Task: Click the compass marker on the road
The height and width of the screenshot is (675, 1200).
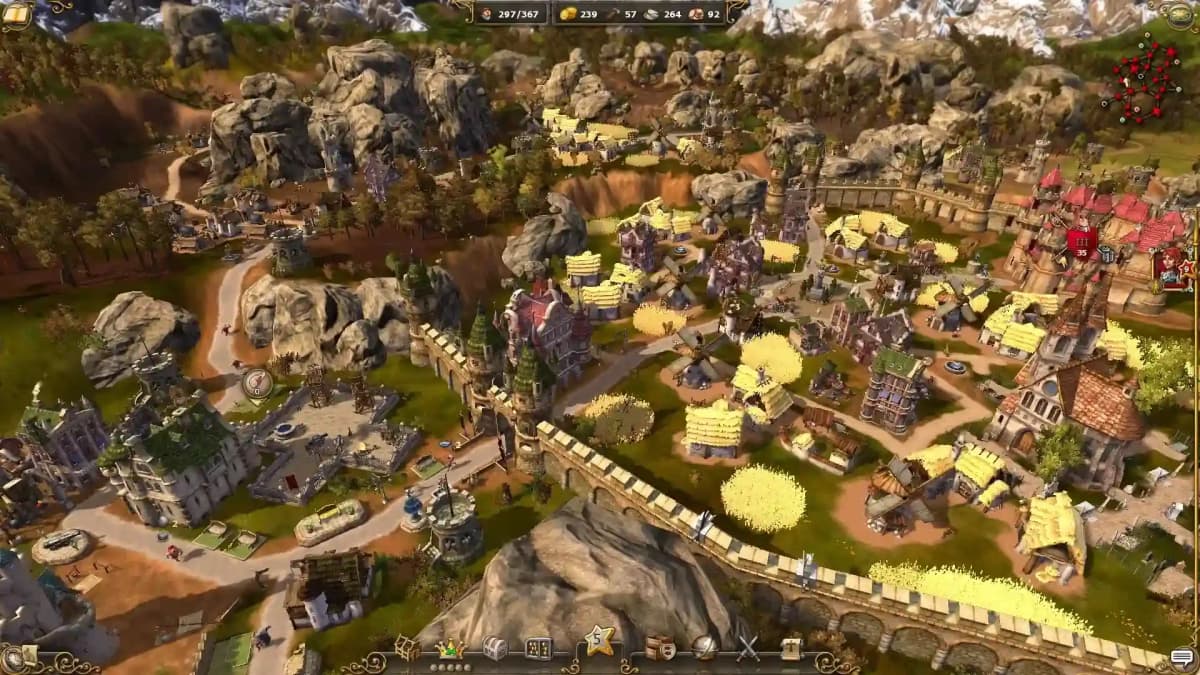Action: tap(257, 383)
